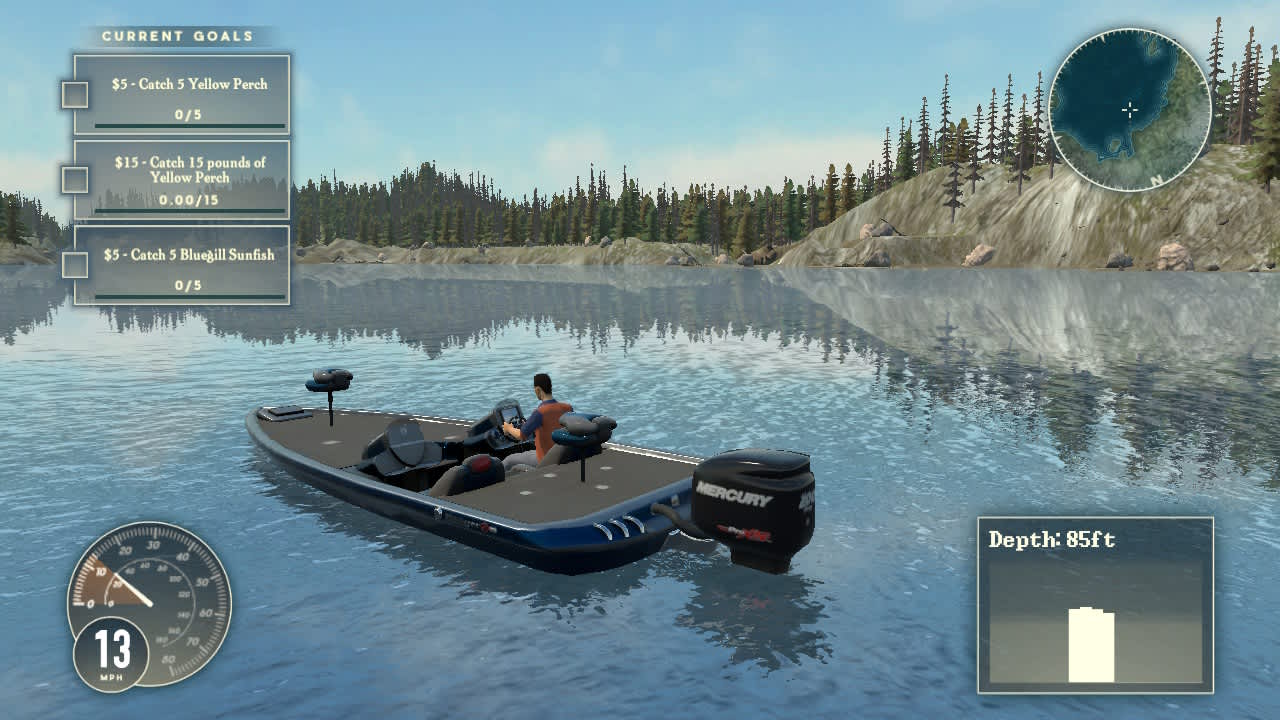Toggle the checkbox for the 15 pounds goal
The width and height of the screenshot is (1280, 720).
point(75,180)
